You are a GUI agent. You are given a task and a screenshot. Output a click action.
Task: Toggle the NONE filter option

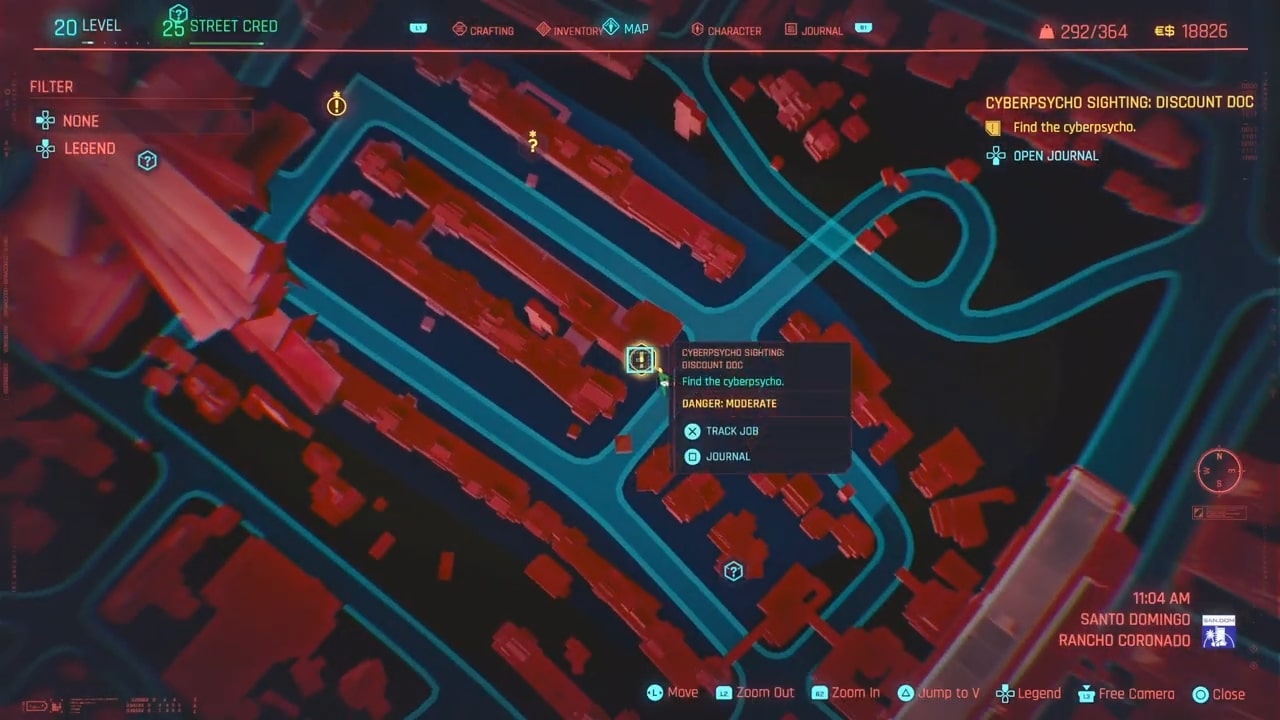tap(80, 120)
